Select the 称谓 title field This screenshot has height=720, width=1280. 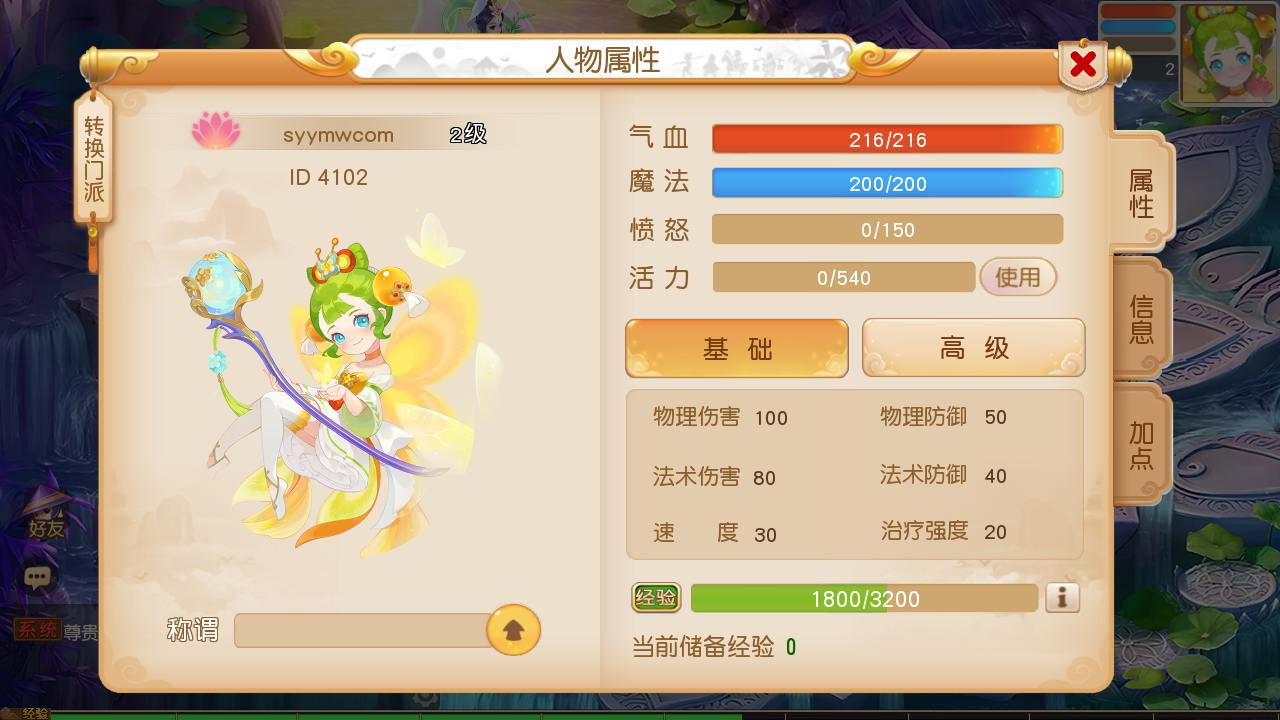click(x=362, y=631)
